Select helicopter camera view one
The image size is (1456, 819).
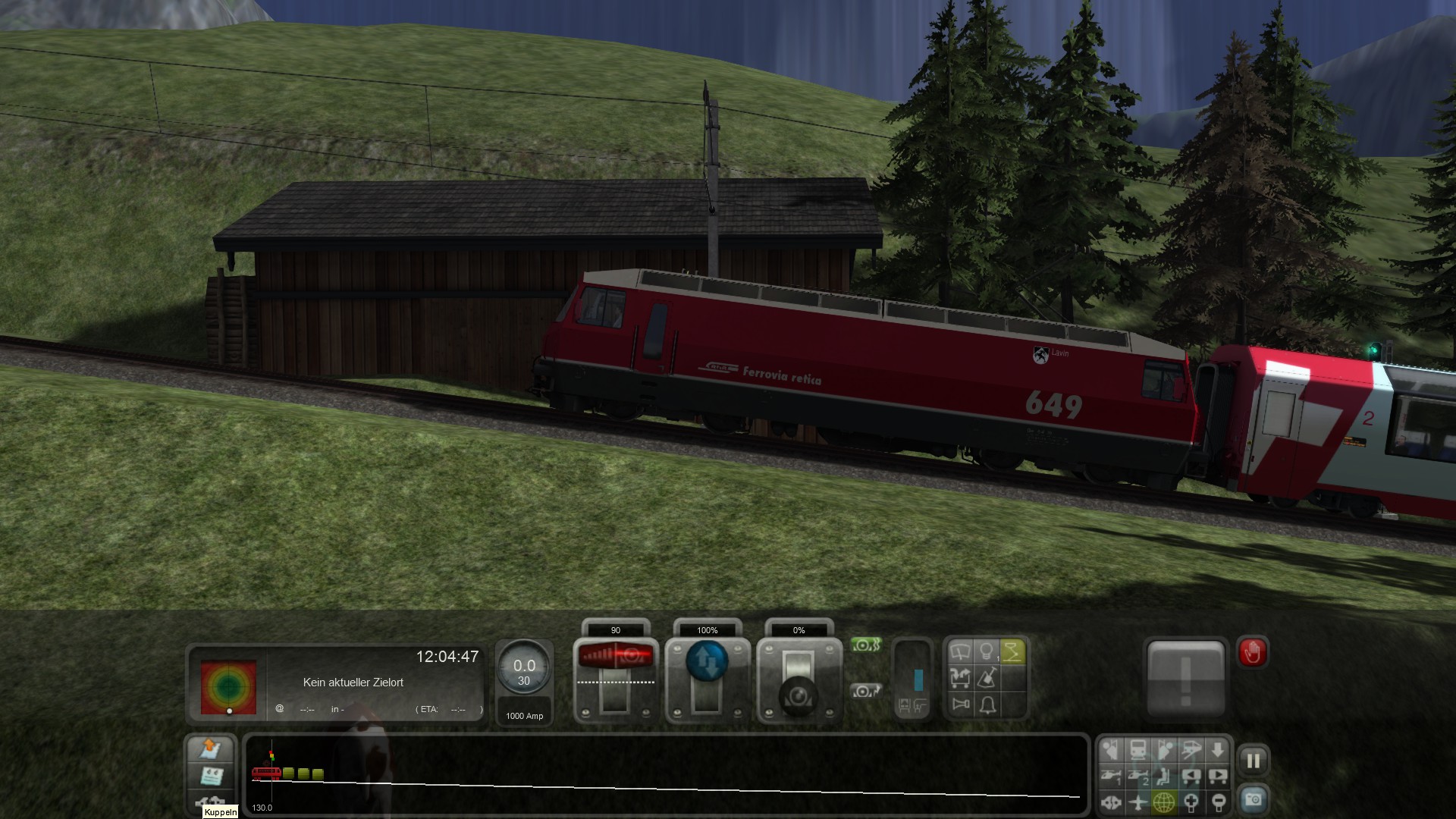[x=1112, y=776]
